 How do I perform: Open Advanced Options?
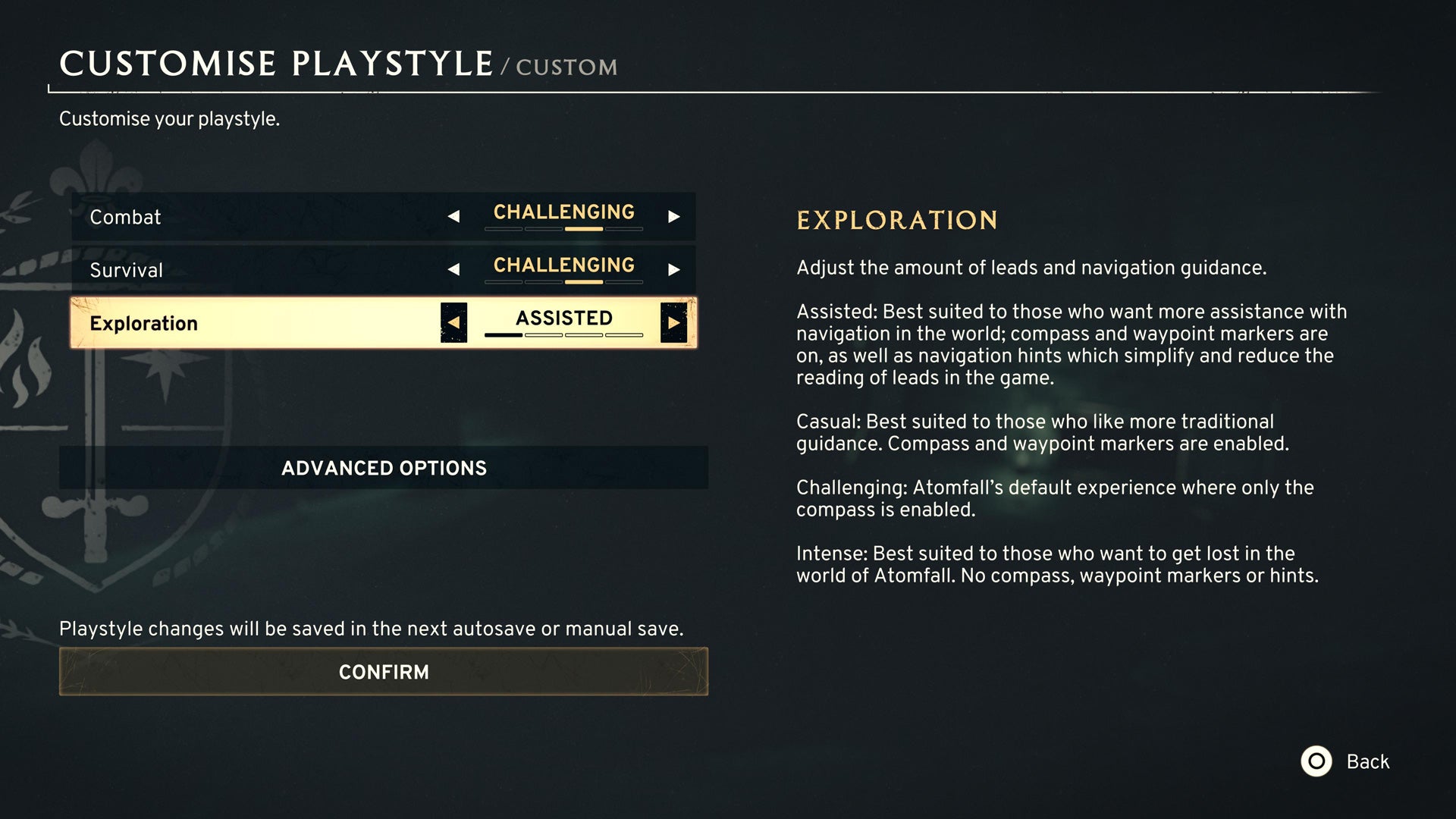click(x=384, y=468)
